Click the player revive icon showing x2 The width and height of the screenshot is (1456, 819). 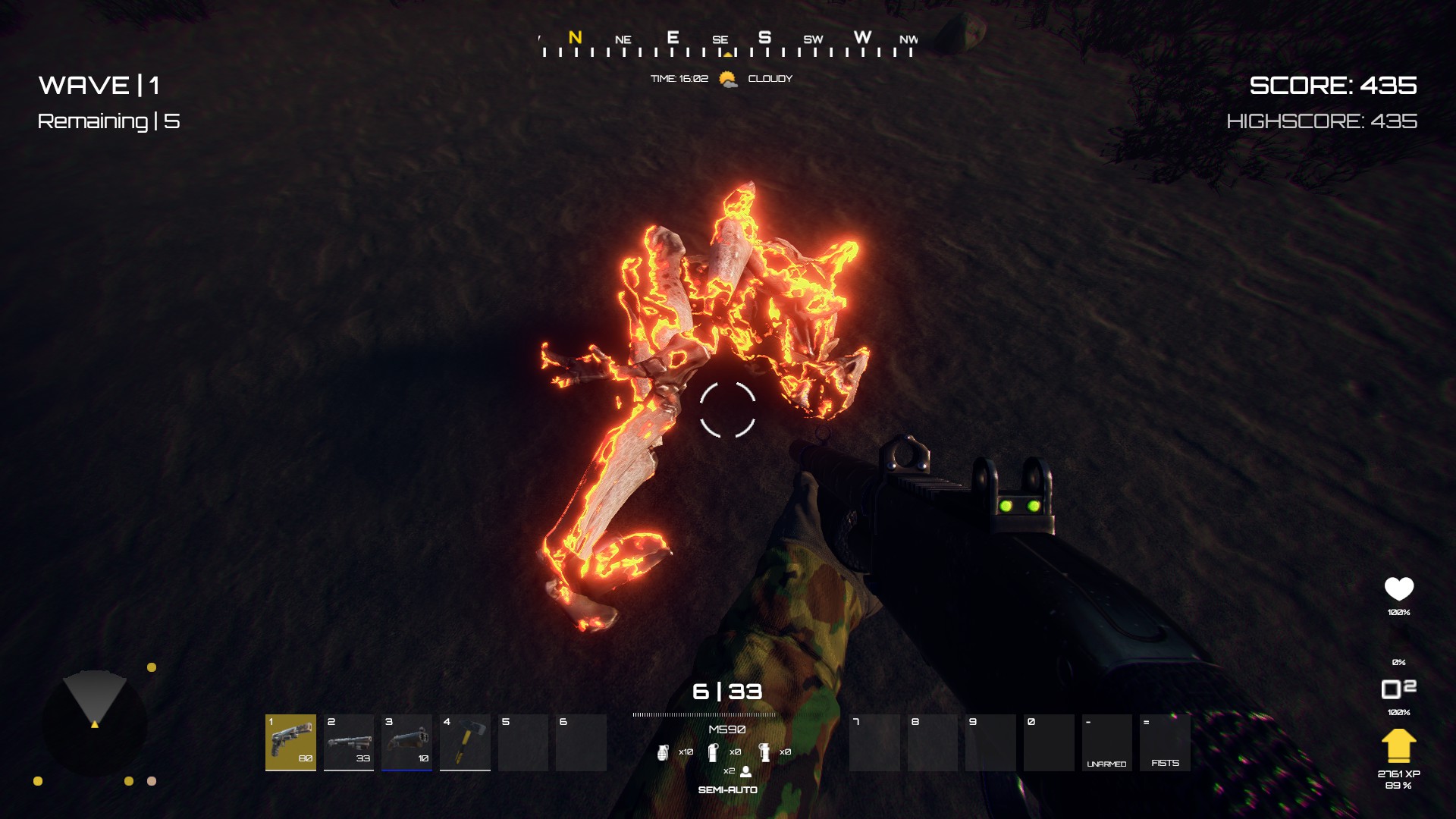point(744,773)
